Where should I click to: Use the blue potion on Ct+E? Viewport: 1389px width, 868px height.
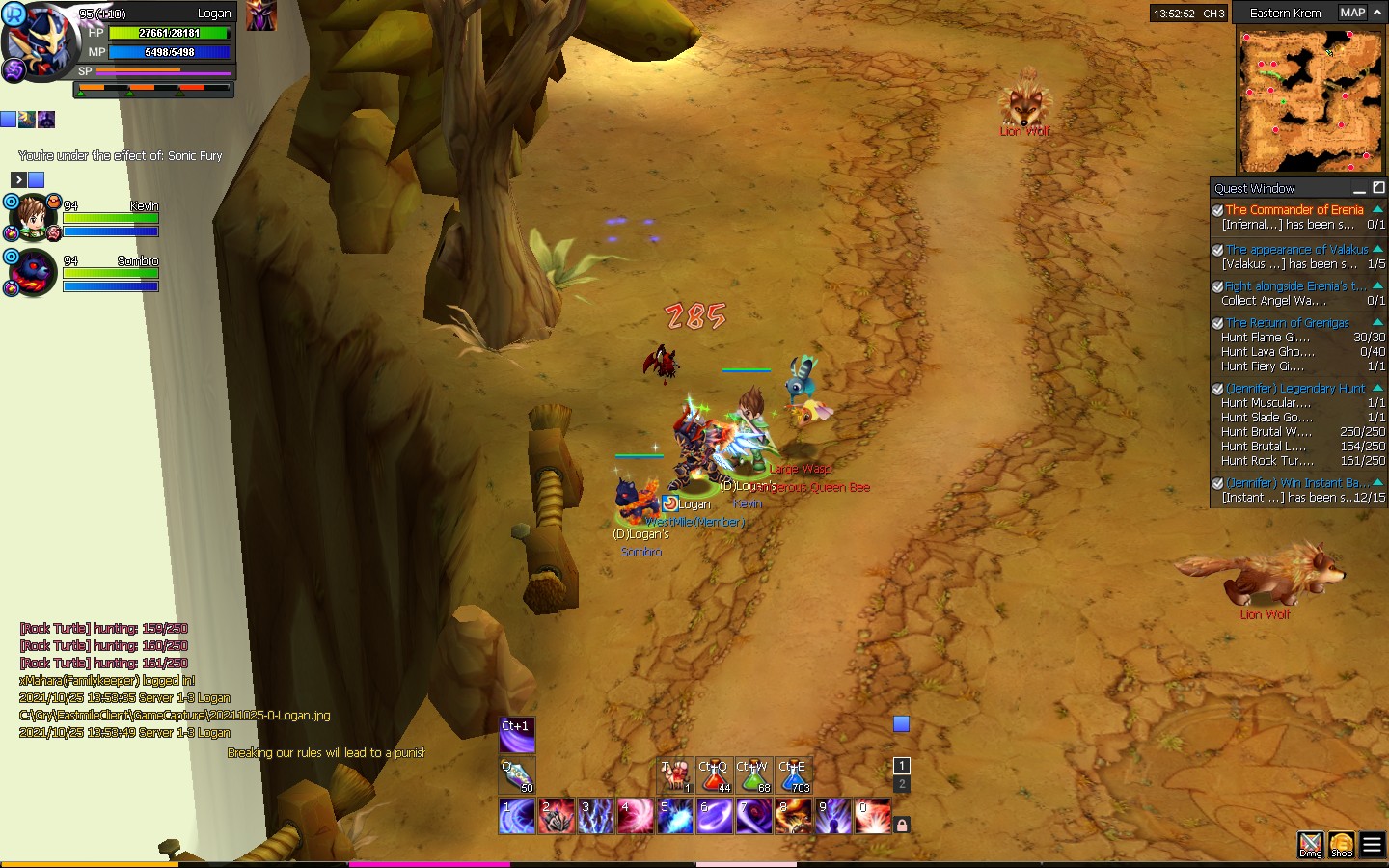click(794, 776)
